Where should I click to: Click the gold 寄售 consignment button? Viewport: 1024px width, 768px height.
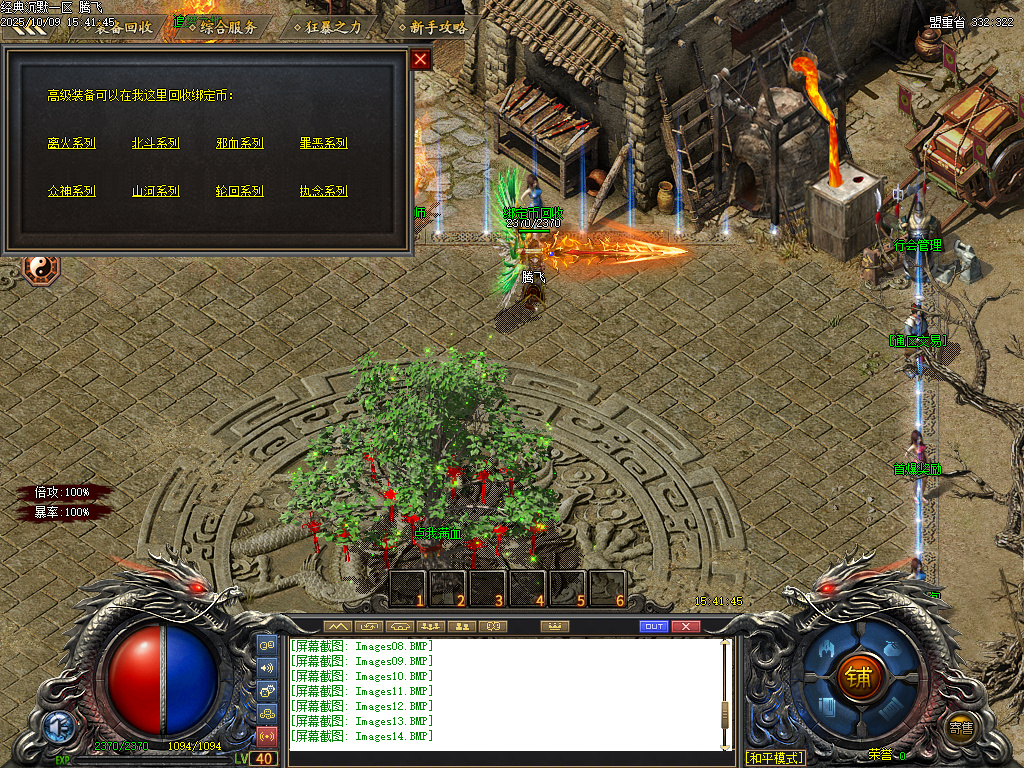click(x=961, y=727)
